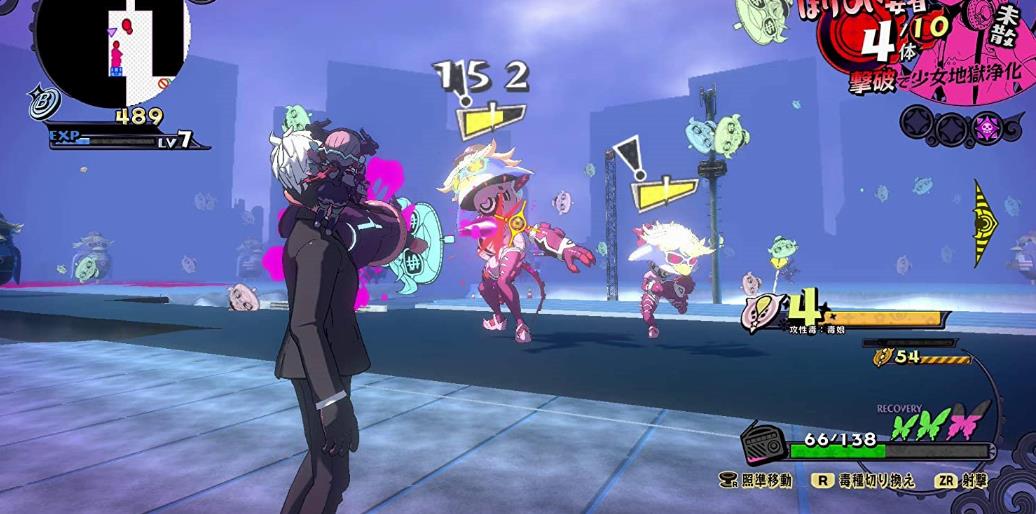Click the pink recovery butterfly
This screenshot has height=514, width=1036.
[x=966, y=423]
